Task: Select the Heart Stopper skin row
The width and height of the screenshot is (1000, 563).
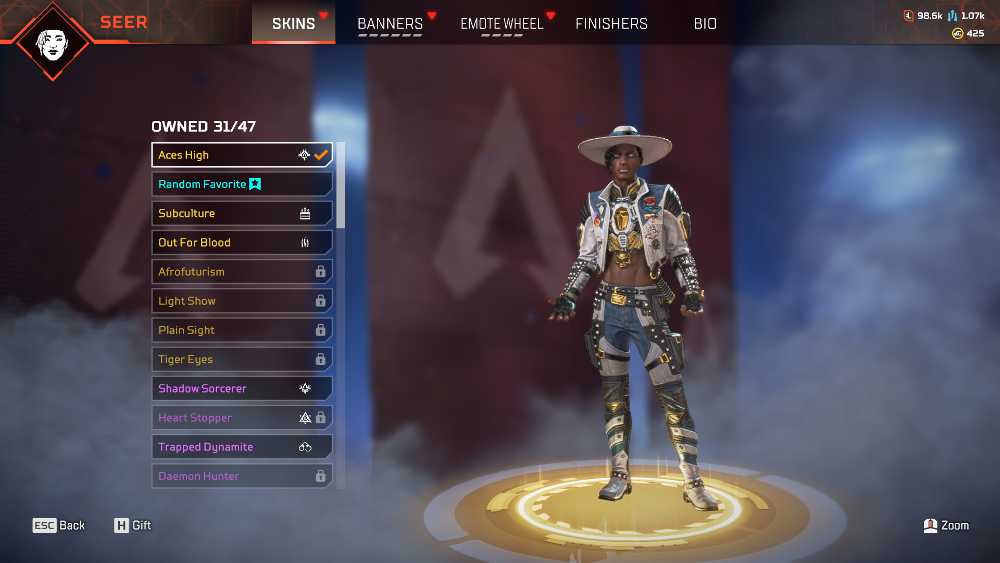Action: (x=242, y=417)
